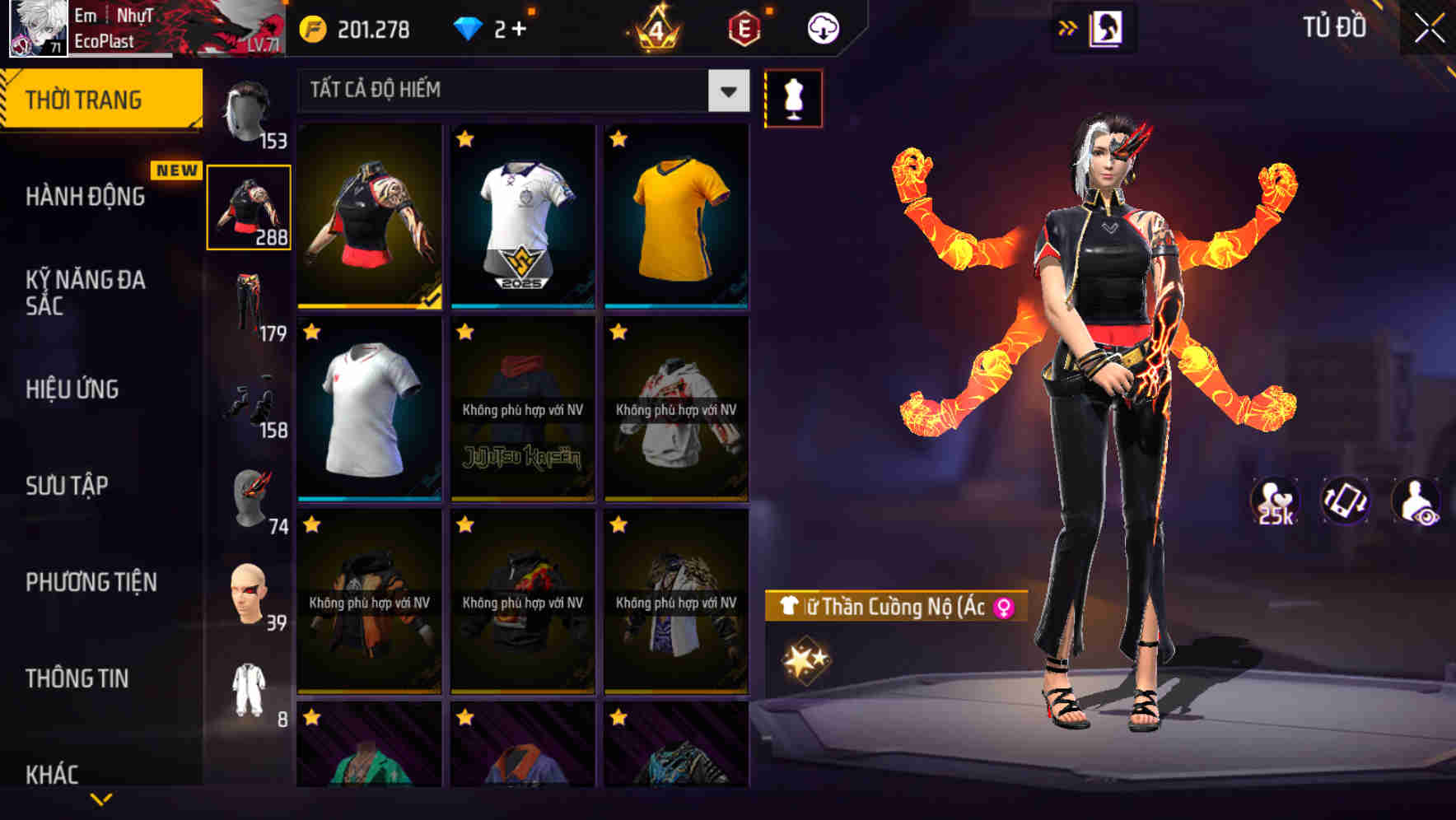Expand the sidebar with the bottom chevron
The width and height of the screenshot is (1456, 820).
(104, 800)
